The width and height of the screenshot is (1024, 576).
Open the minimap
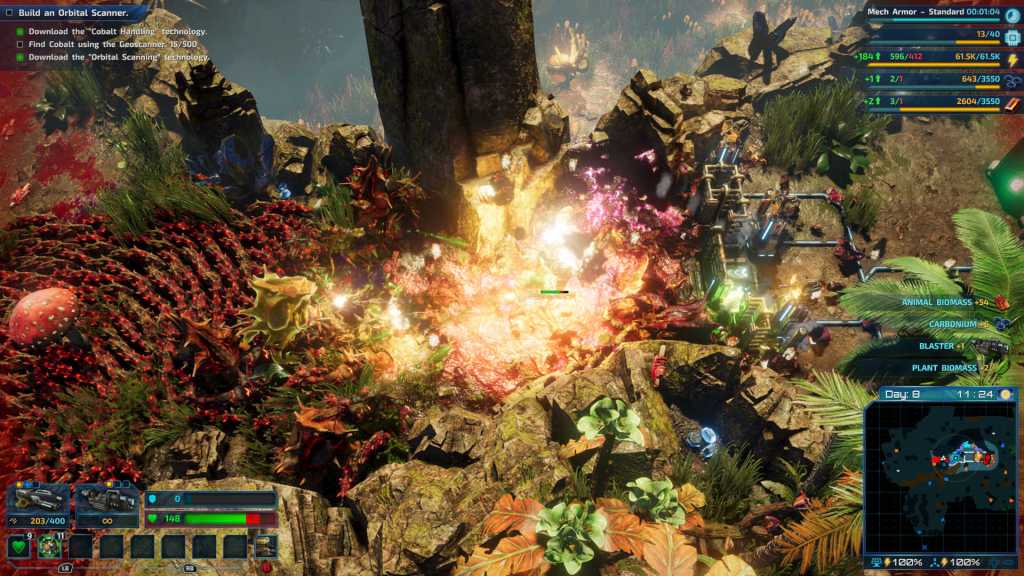click(940, 474)
